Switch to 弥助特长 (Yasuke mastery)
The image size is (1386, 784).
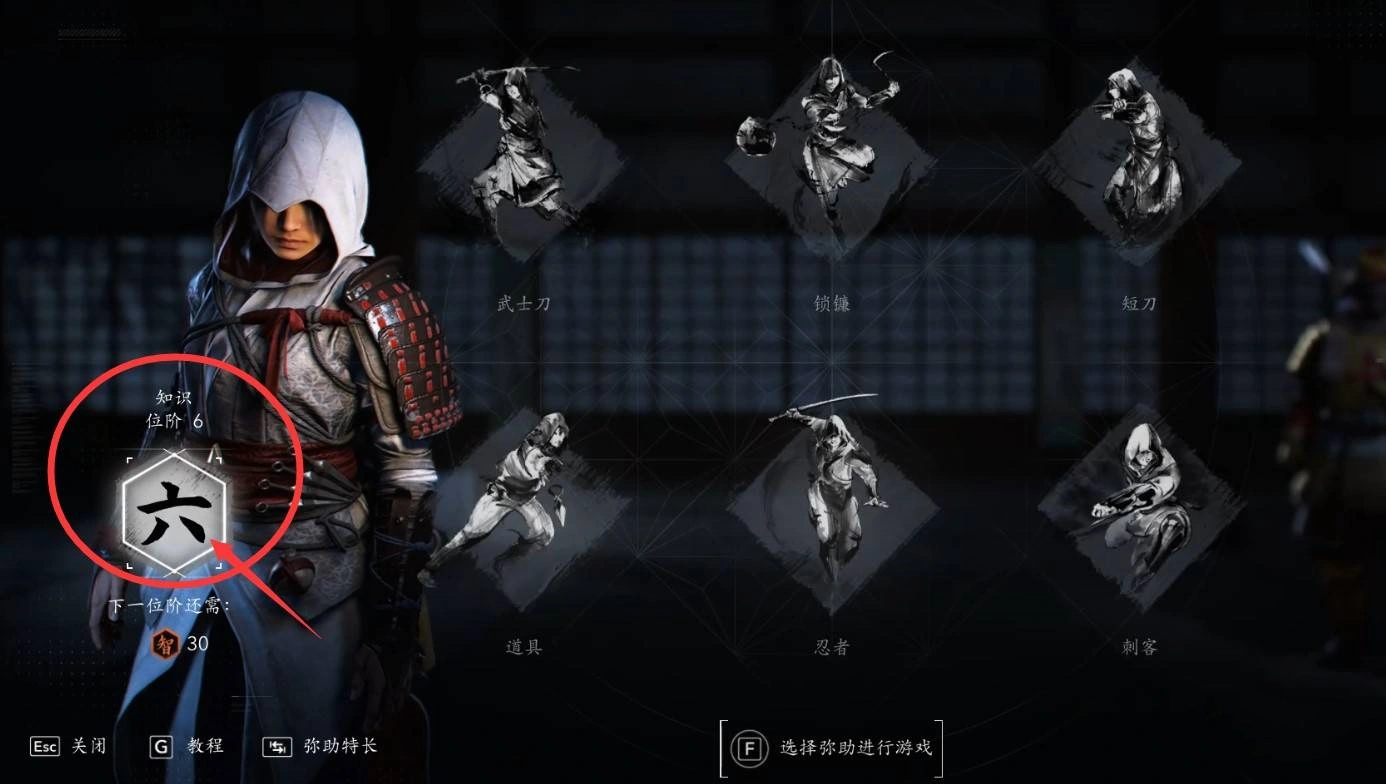(x=320, y=746)
